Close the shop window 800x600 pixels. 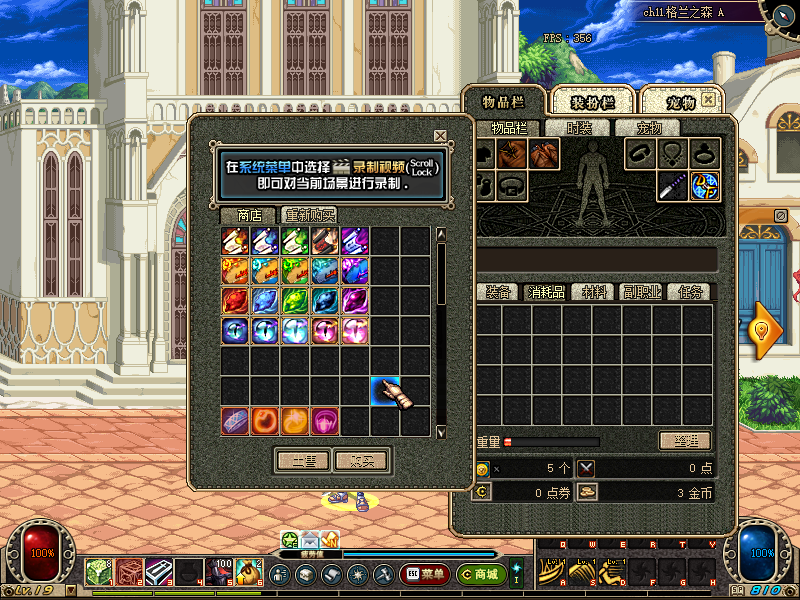440,136
